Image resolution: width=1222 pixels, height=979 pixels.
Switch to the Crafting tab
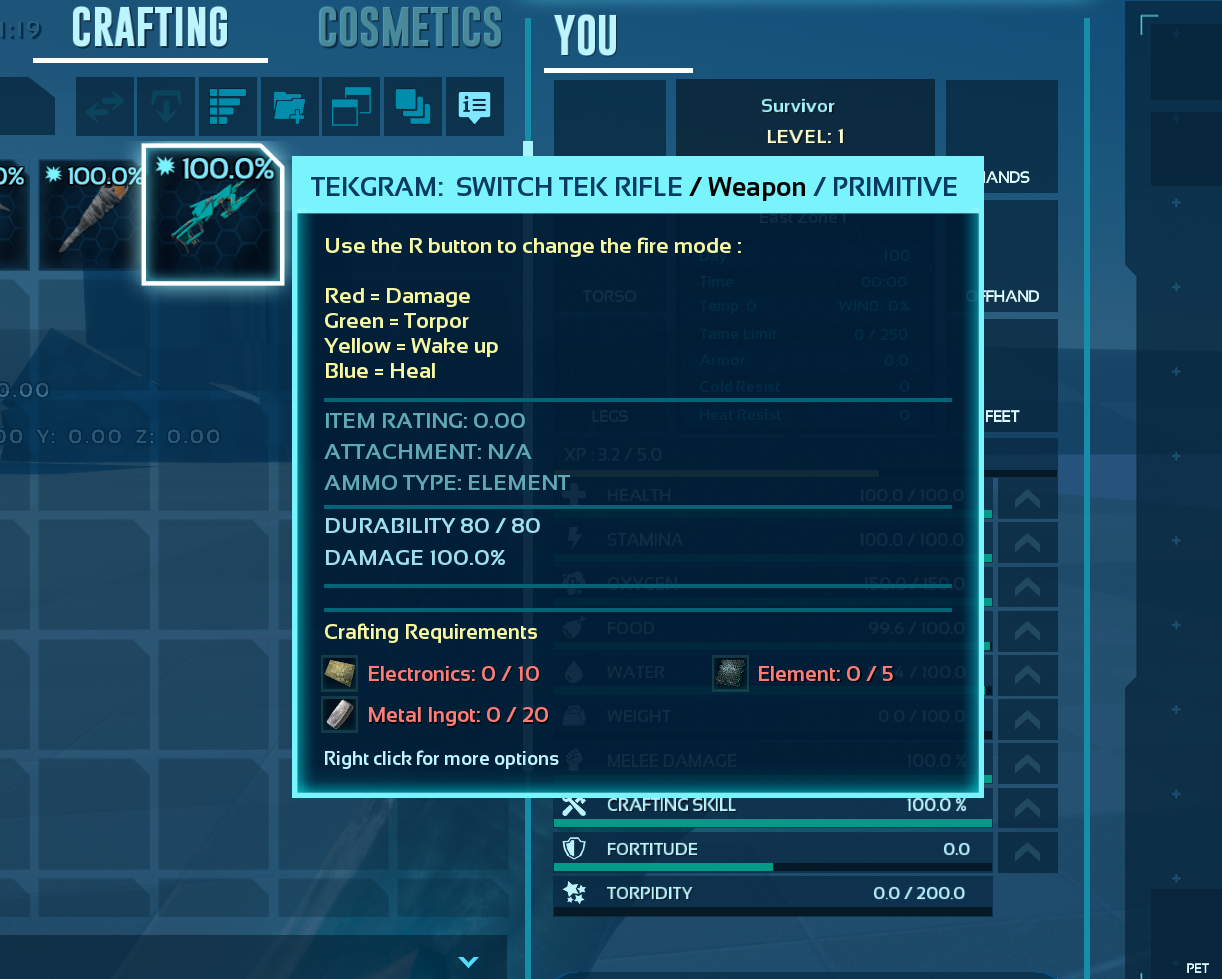pyautogui.click(x=150, y=28)
